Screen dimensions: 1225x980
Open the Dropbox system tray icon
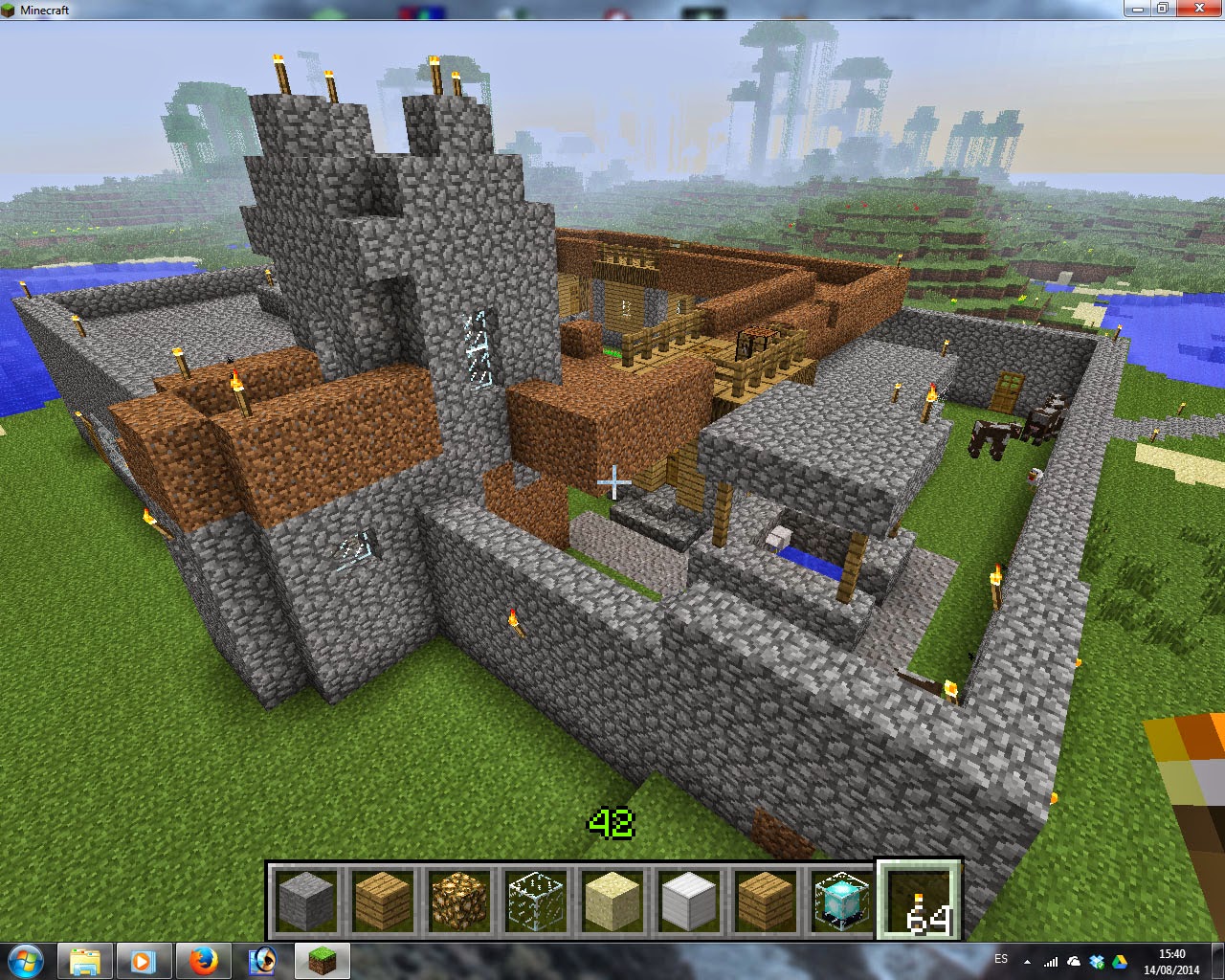(1096, 961)
